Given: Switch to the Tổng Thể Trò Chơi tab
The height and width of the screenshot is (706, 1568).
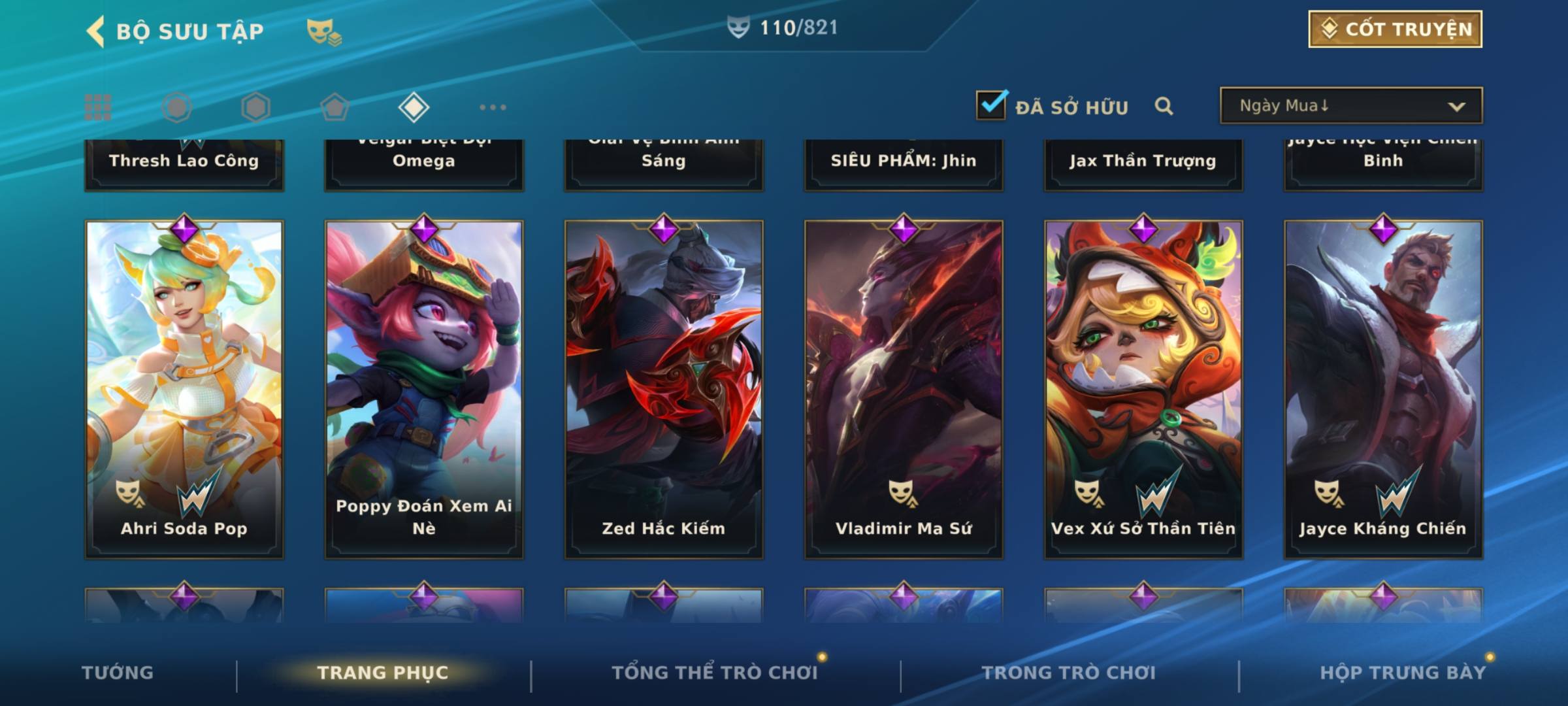Looking at the screenshot, I should click(x=715, y=673).
